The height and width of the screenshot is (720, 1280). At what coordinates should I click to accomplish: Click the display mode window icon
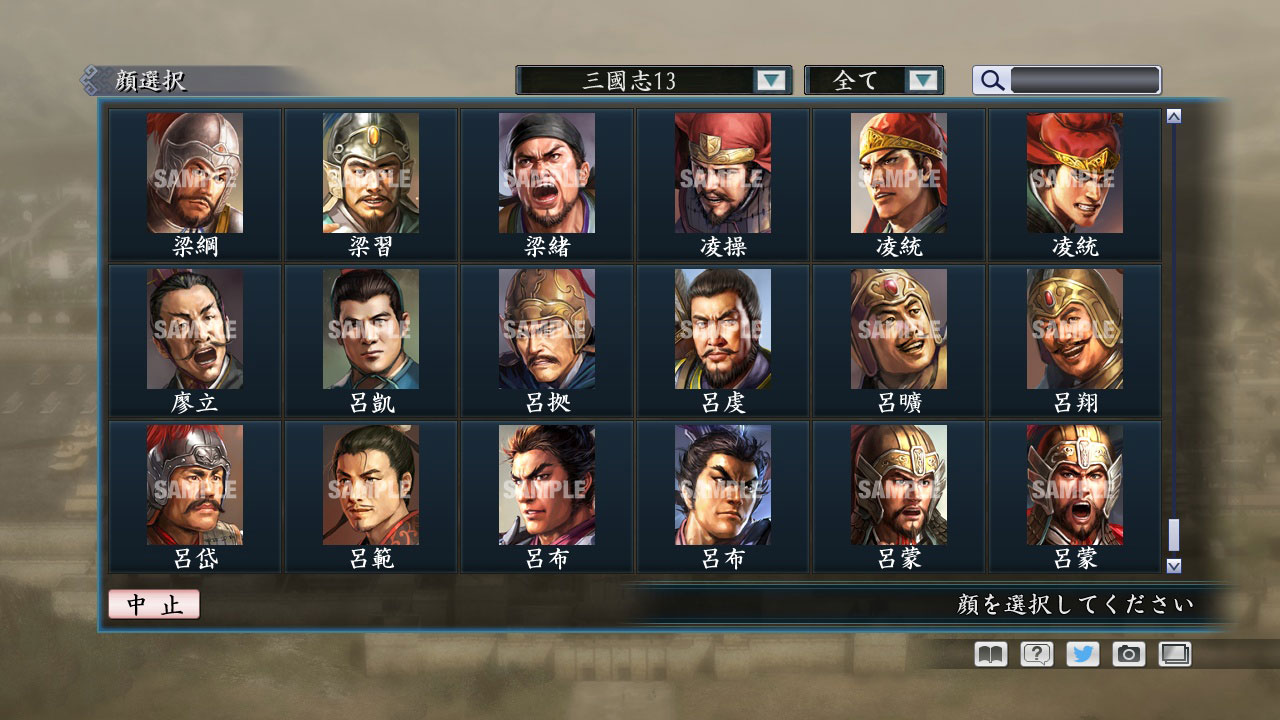1174,654
